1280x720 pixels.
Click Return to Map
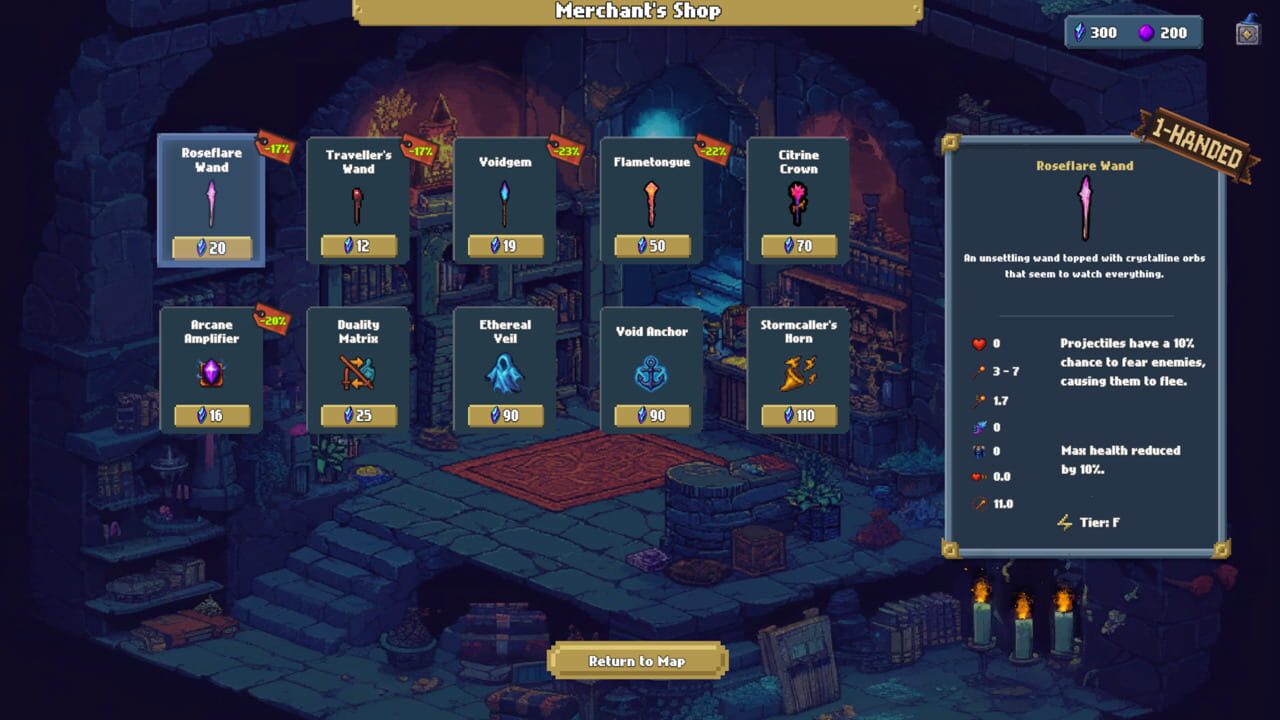[638, 661]
